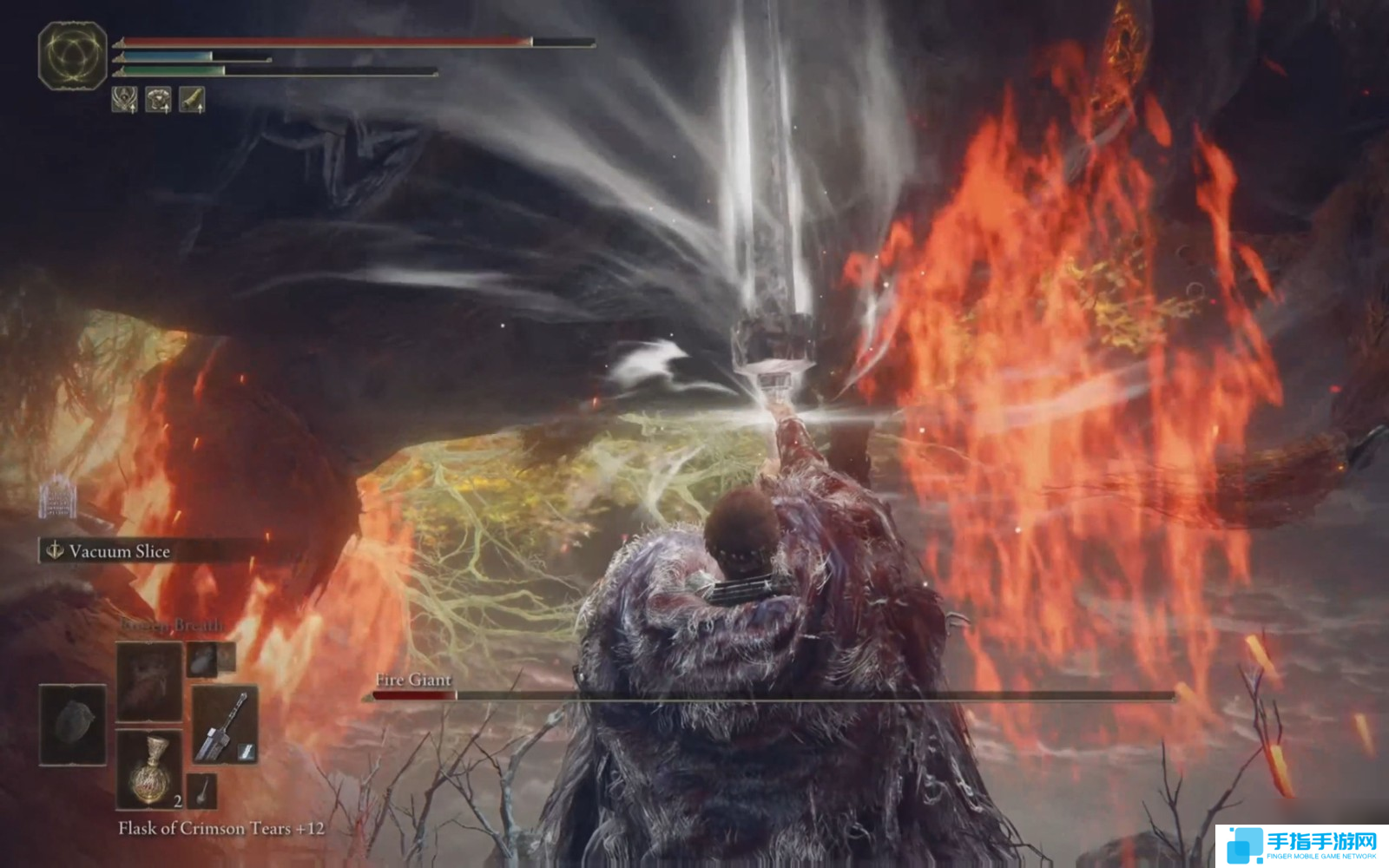Inspect the weapon attack buff icon
This screenshot has height=868, width=1389.
192,100
